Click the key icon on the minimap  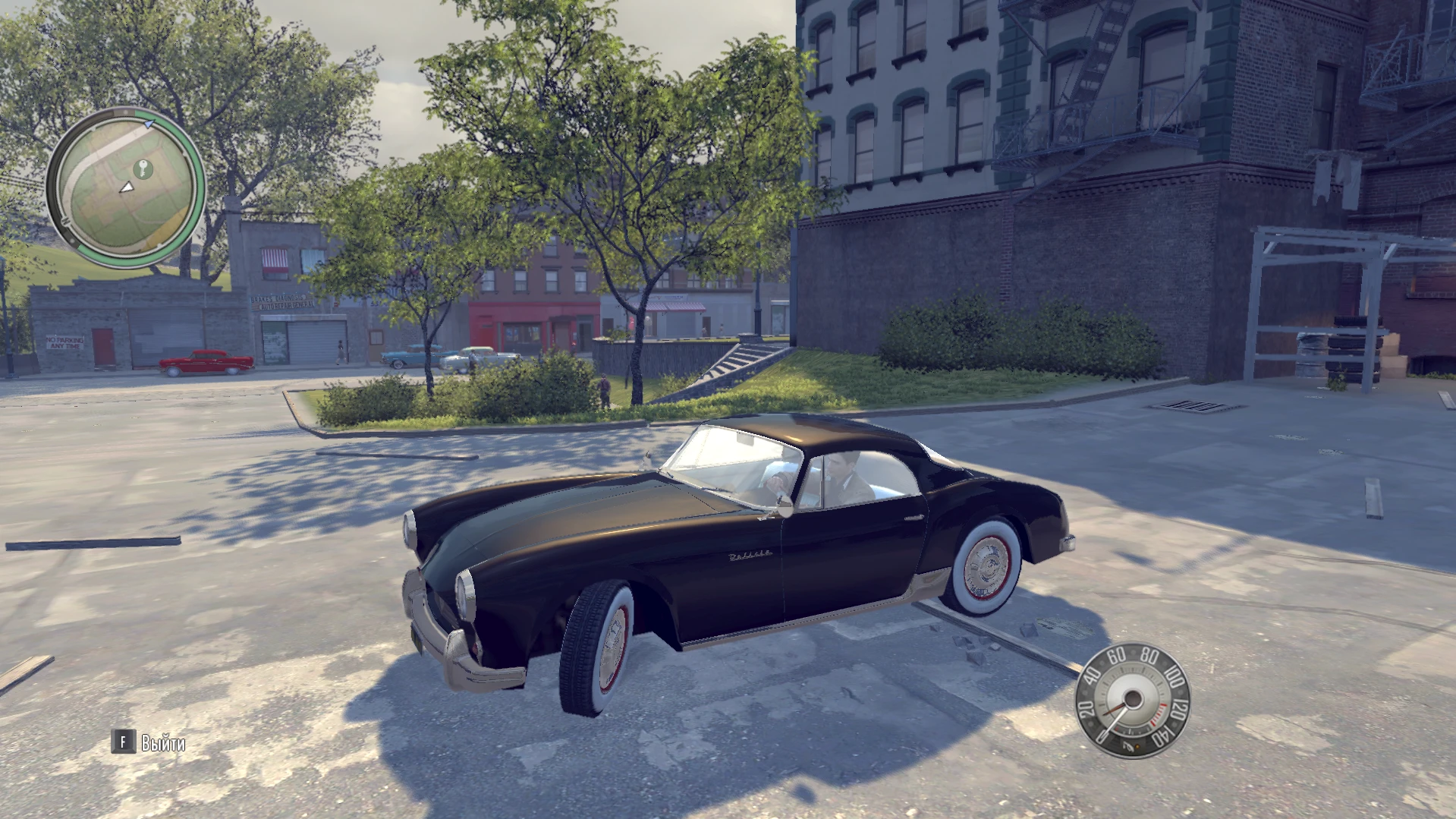[x=143, y=169]
